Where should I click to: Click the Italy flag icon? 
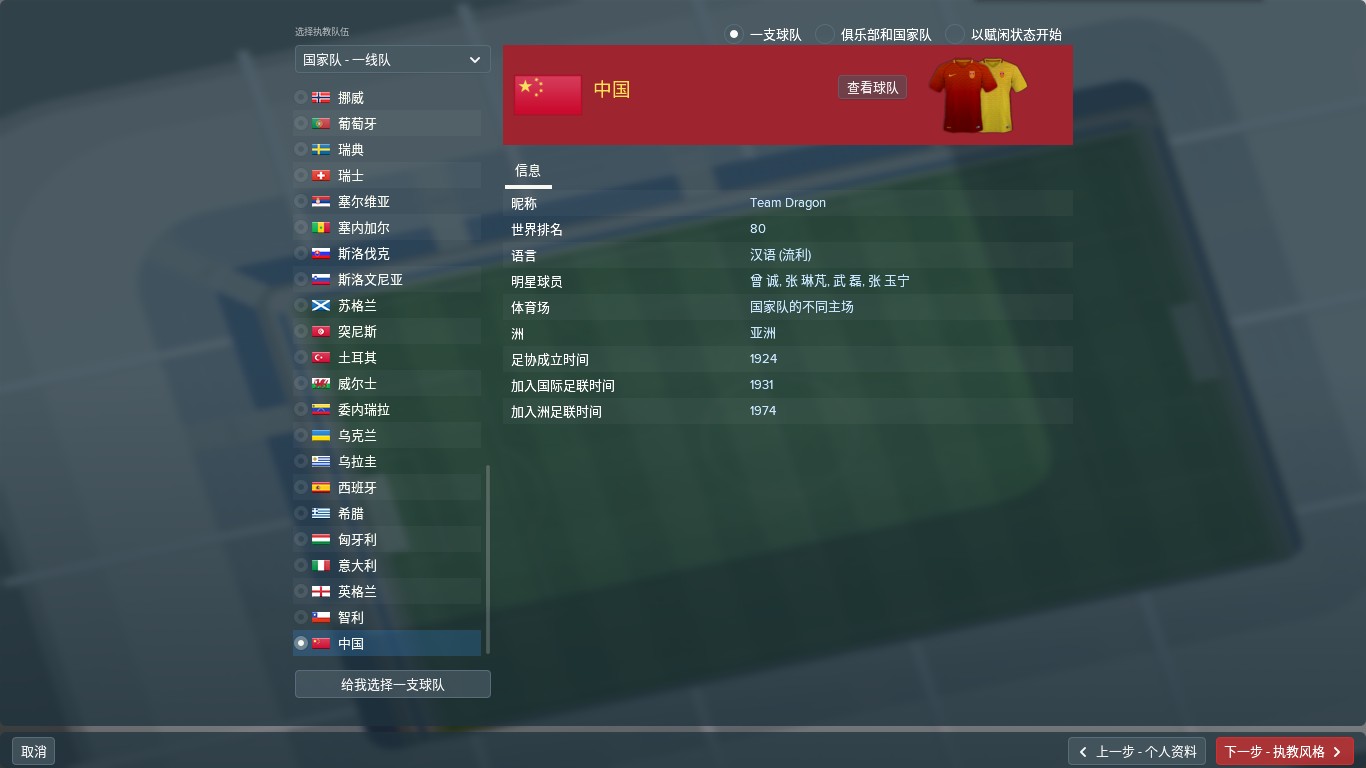tap(320, 565)
